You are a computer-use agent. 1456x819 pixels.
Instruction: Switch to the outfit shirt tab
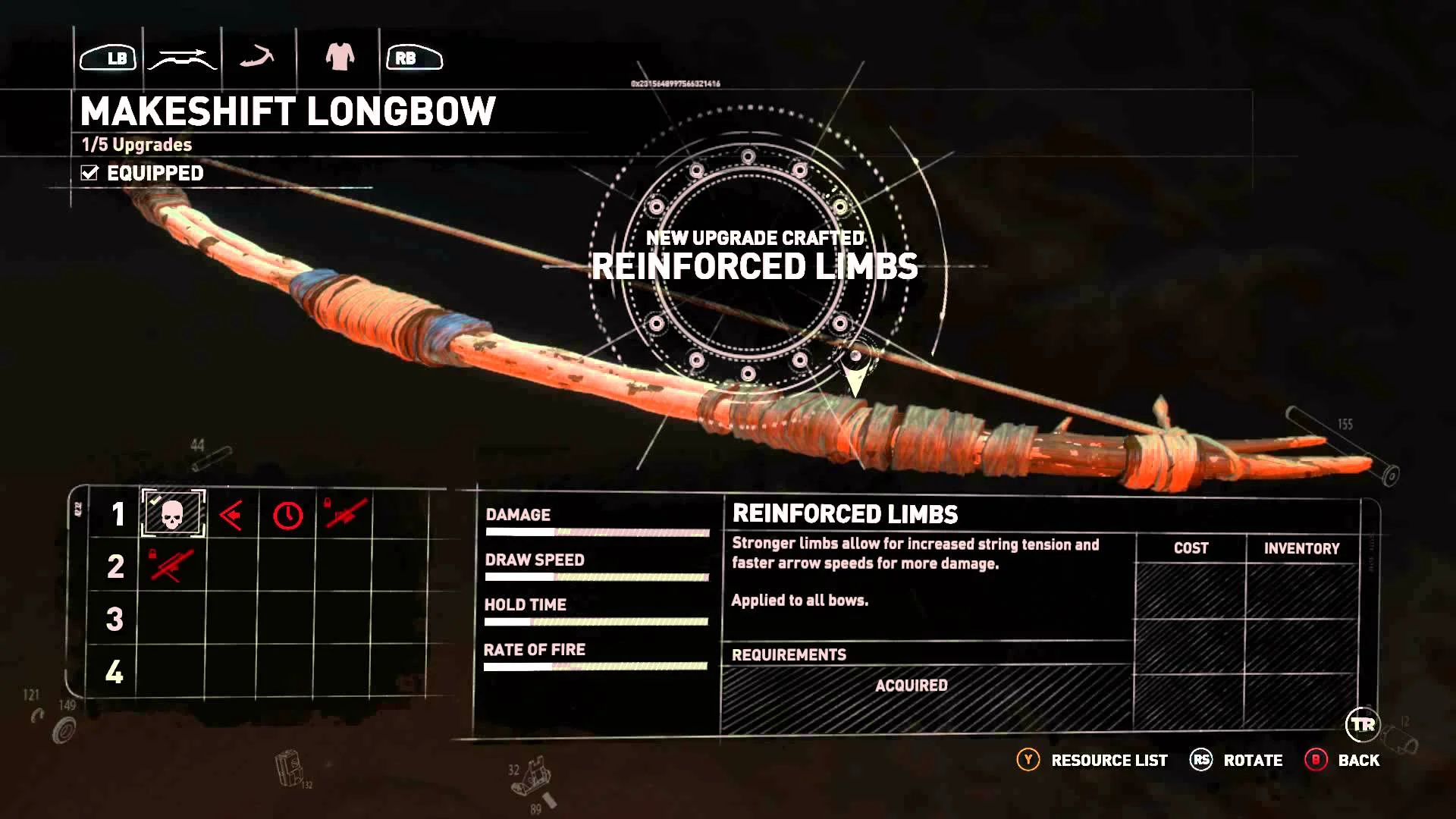(340, 58)
